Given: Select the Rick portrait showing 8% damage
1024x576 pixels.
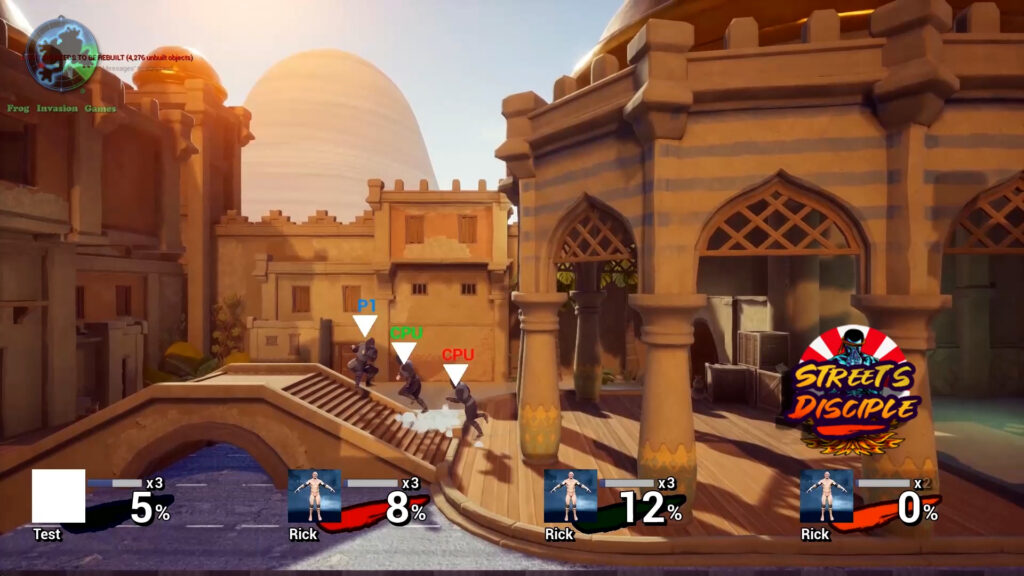Looking at the screenshot, I should (x=314, y=496).
